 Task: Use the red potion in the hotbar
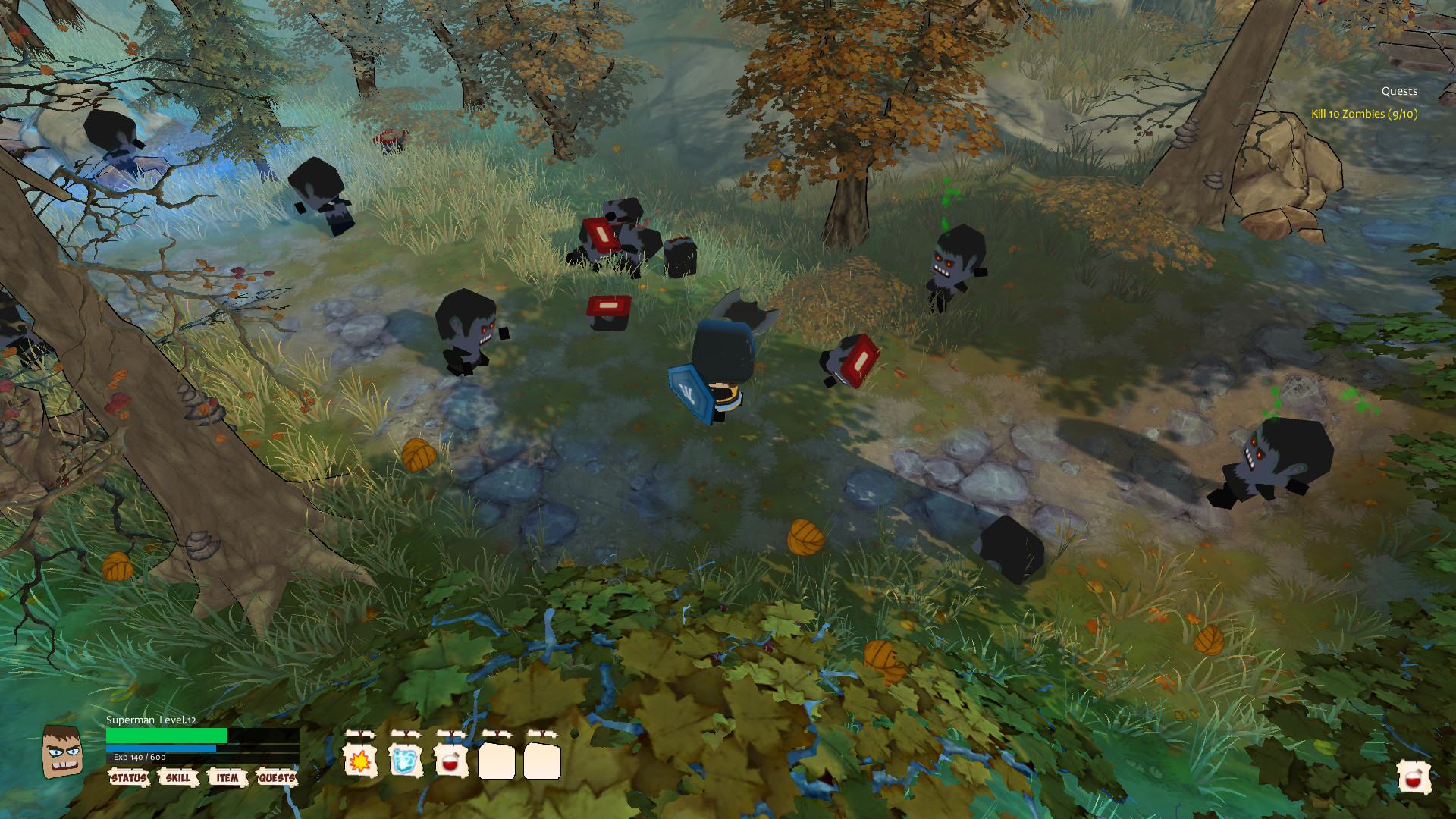451,761
